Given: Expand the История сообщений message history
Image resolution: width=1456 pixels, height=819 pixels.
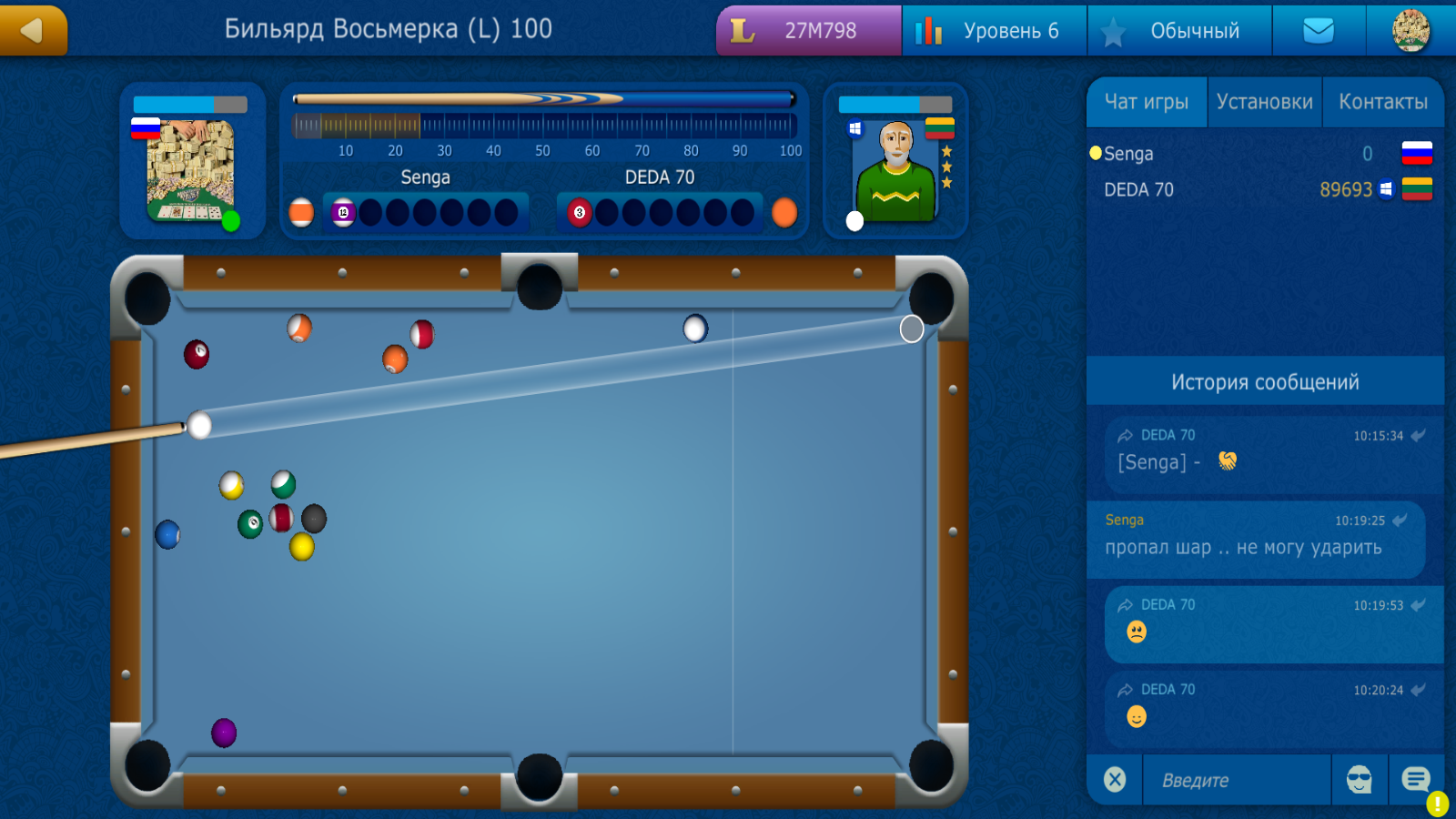Looking at the screenshot, I should click(1266, 382).
